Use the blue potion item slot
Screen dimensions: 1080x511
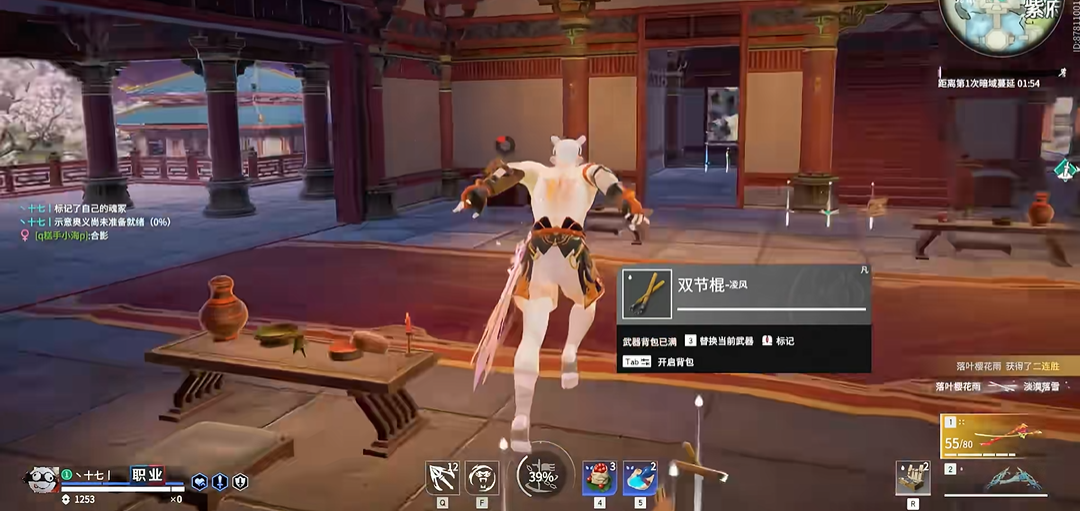[640, 477]
